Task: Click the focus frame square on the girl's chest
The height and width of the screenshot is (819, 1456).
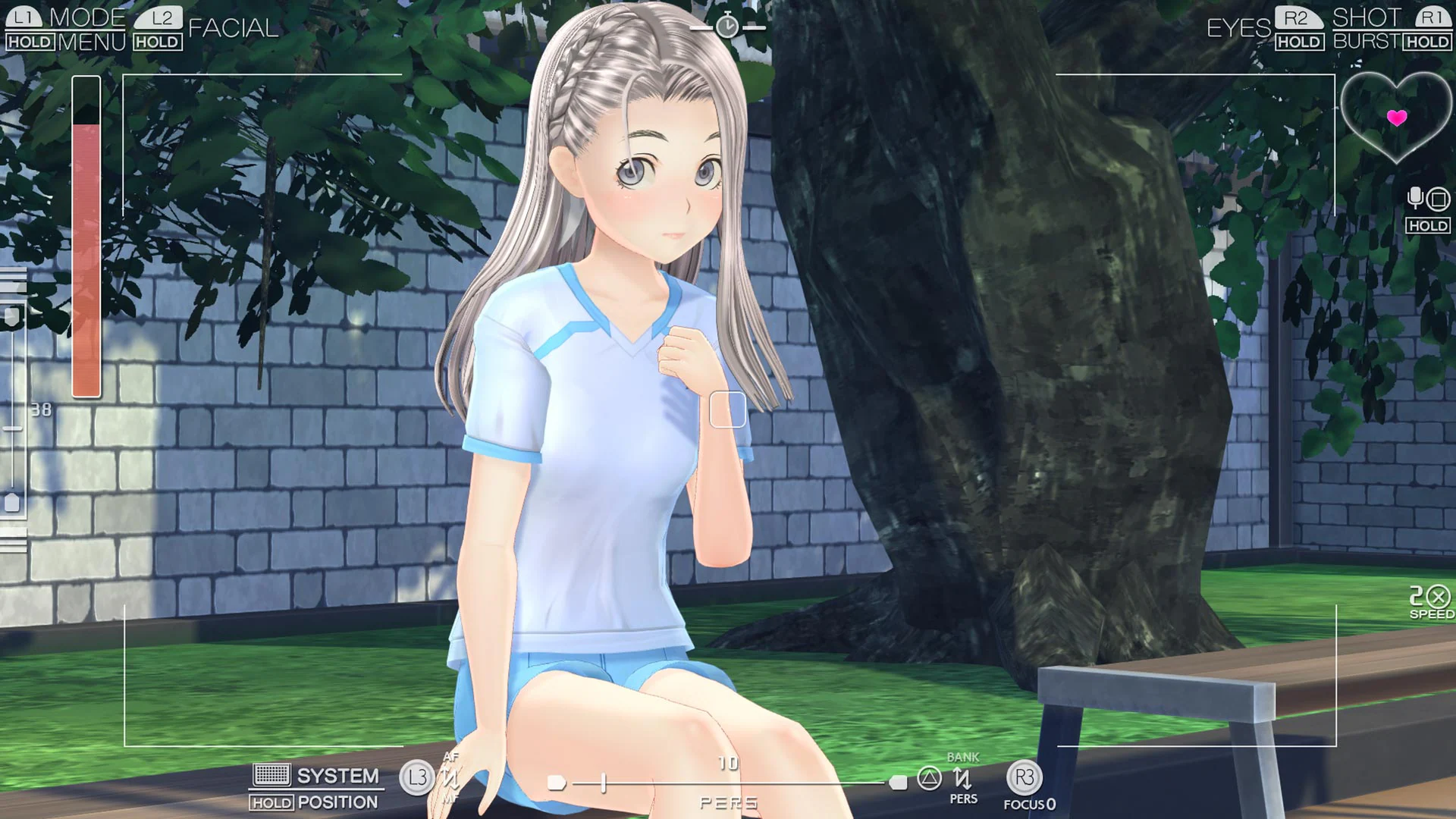Action: pos(727,409)
